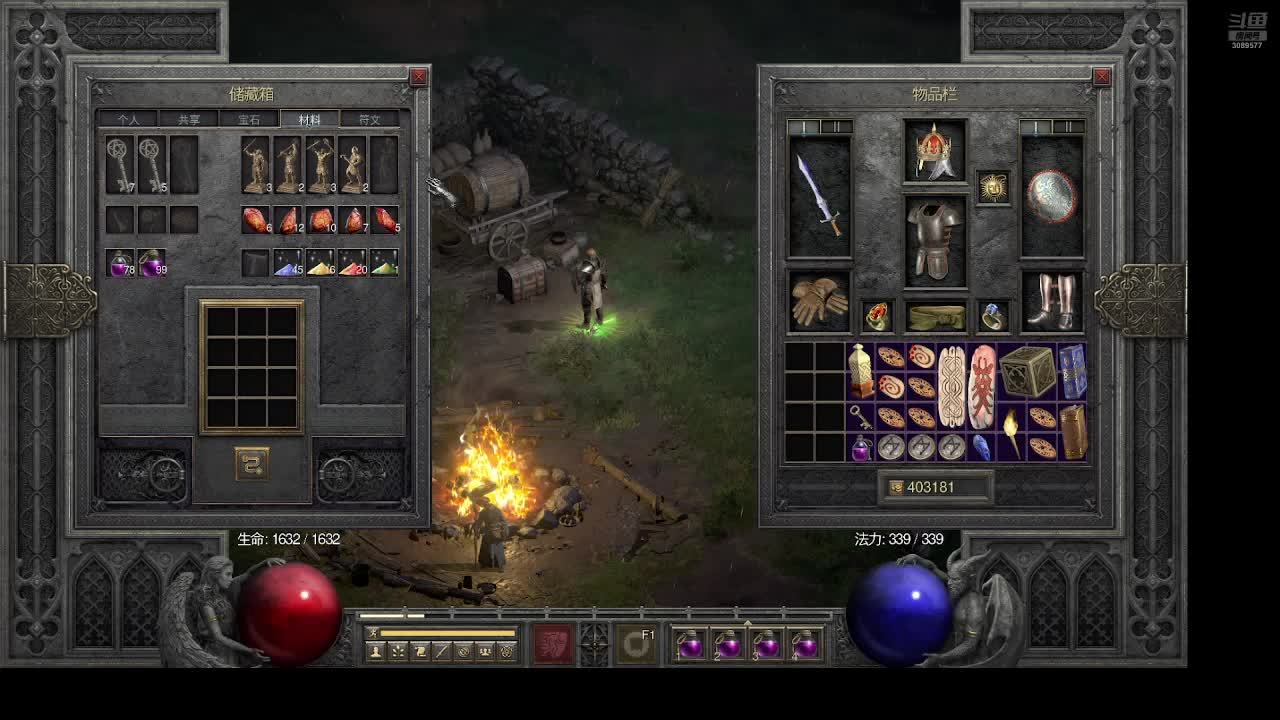
Task: Open the 共享 shared stash tab
Action: tap(189, 120)
